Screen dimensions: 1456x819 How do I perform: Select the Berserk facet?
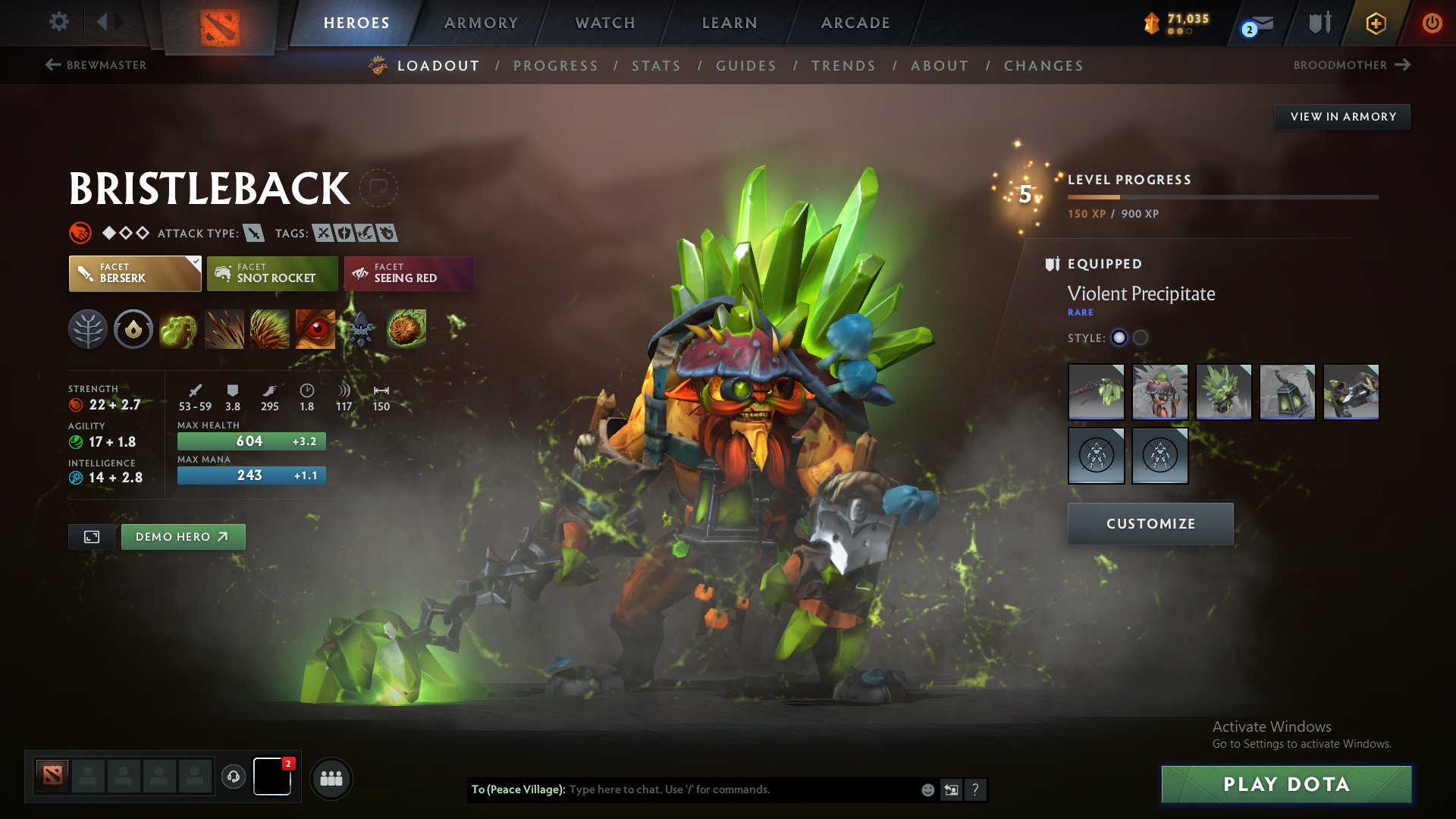[134, 273]
